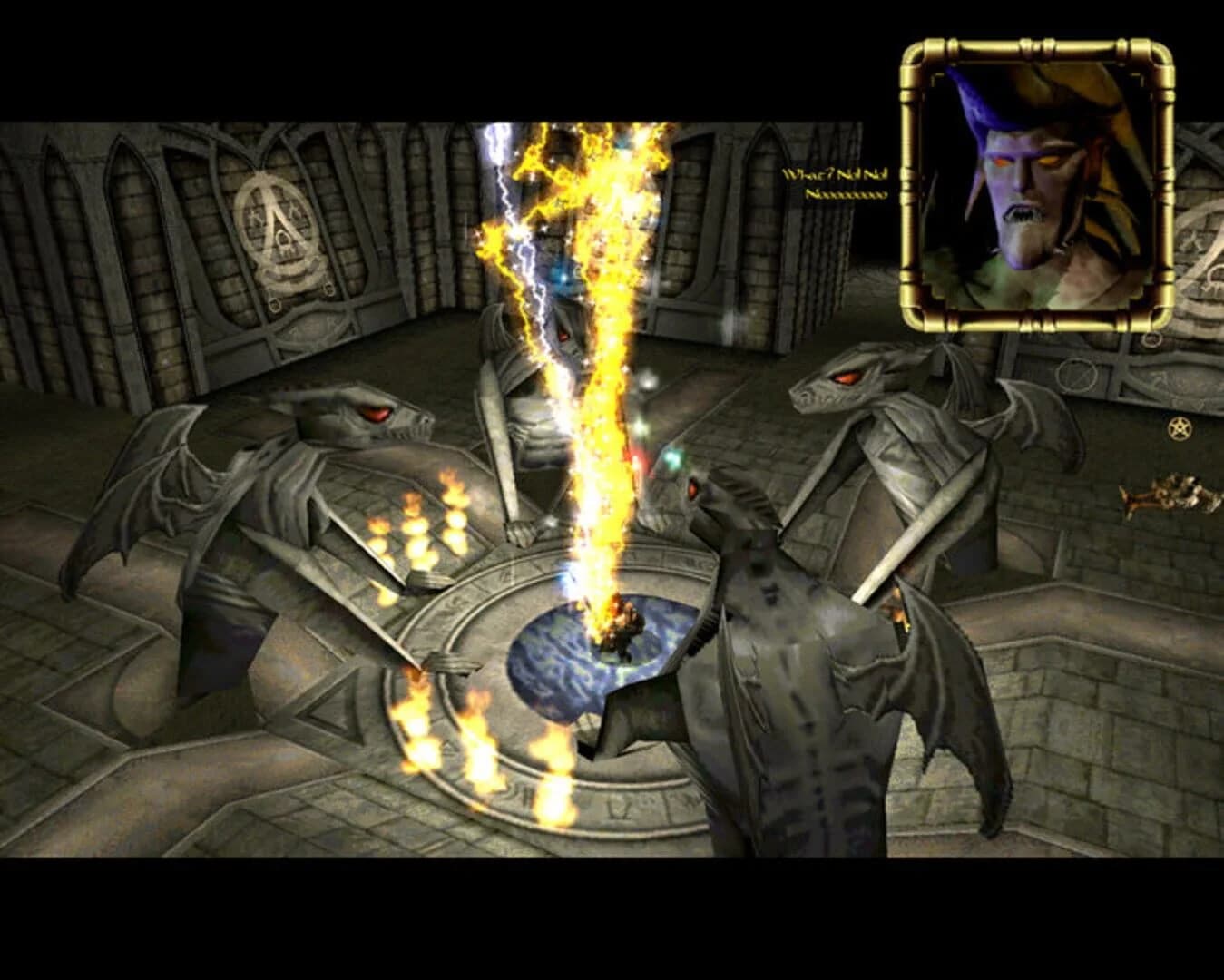Select the 'Nooooooooo' line of dialogue

coord(844,192)
